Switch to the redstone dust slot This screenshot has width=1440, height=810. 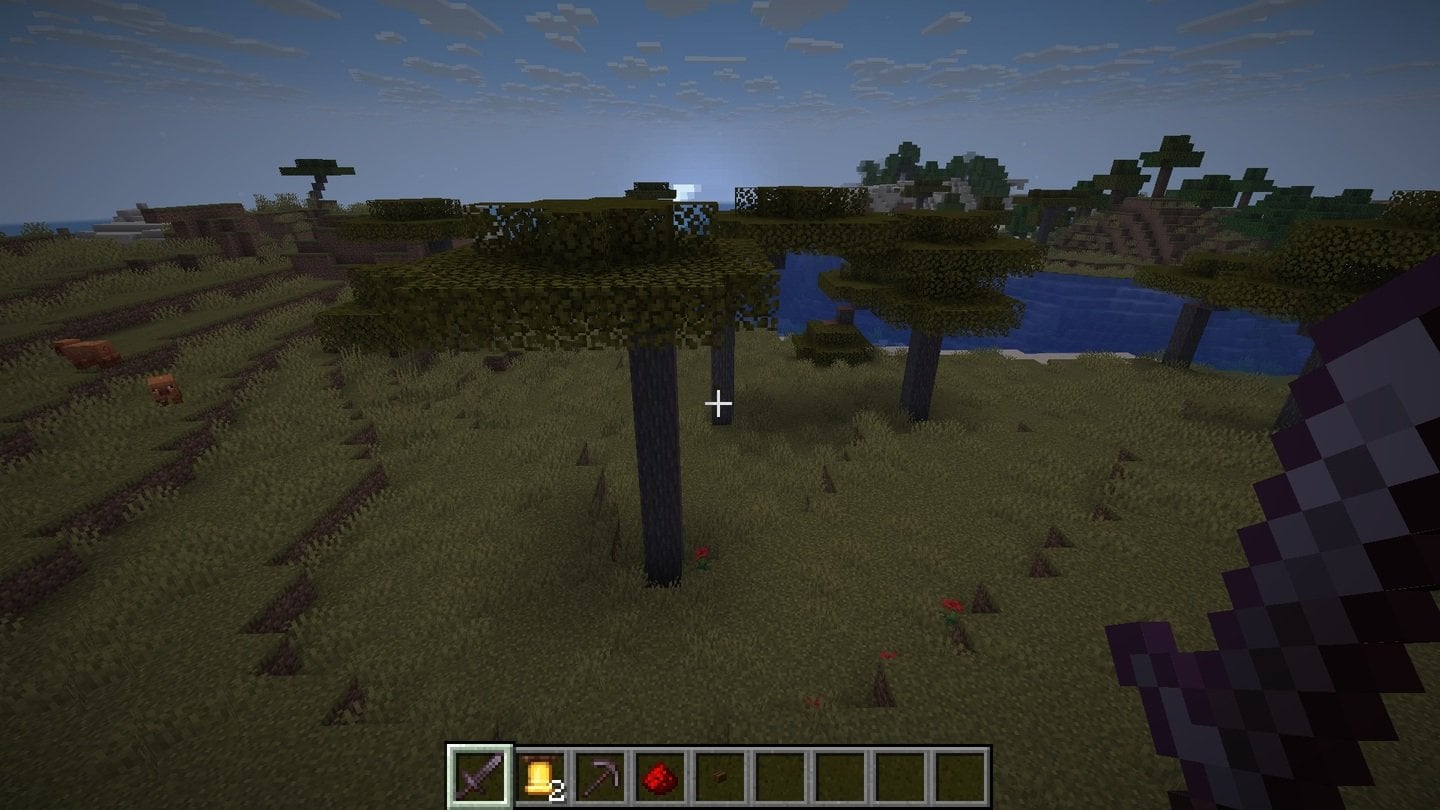(x=660, y=775)
